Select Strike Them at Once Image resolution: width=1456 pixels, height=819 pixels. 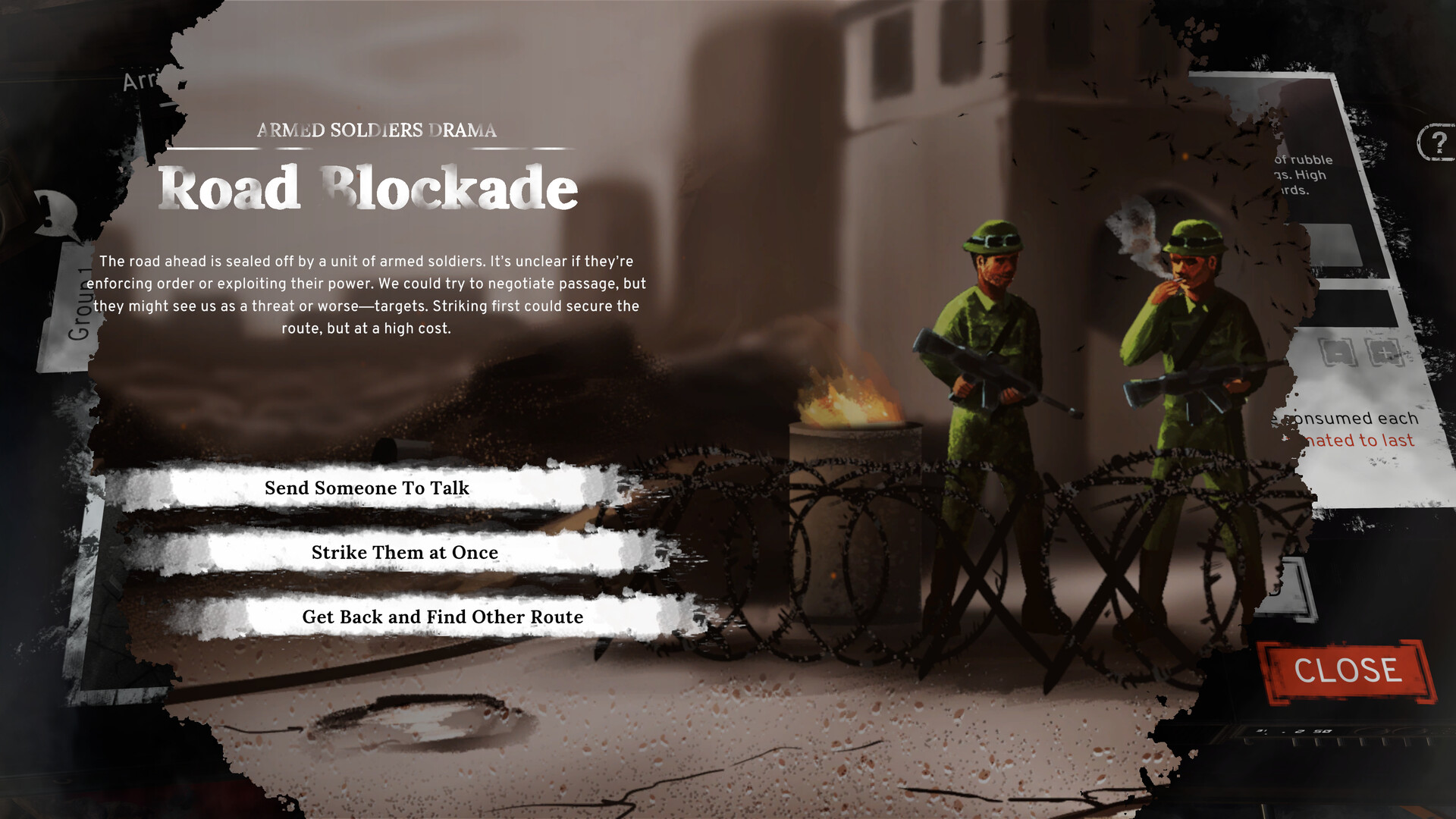pos(403,553)
